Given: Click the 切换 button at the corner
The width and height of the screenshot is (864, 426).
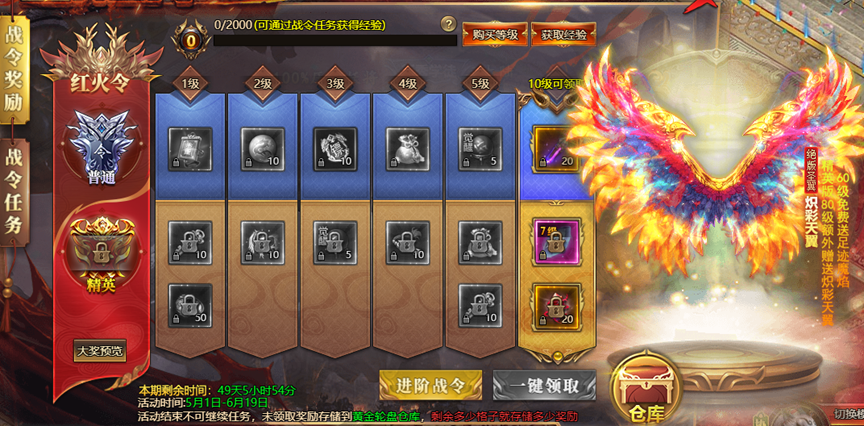Looking at the screenshot, I should [840, 415].
